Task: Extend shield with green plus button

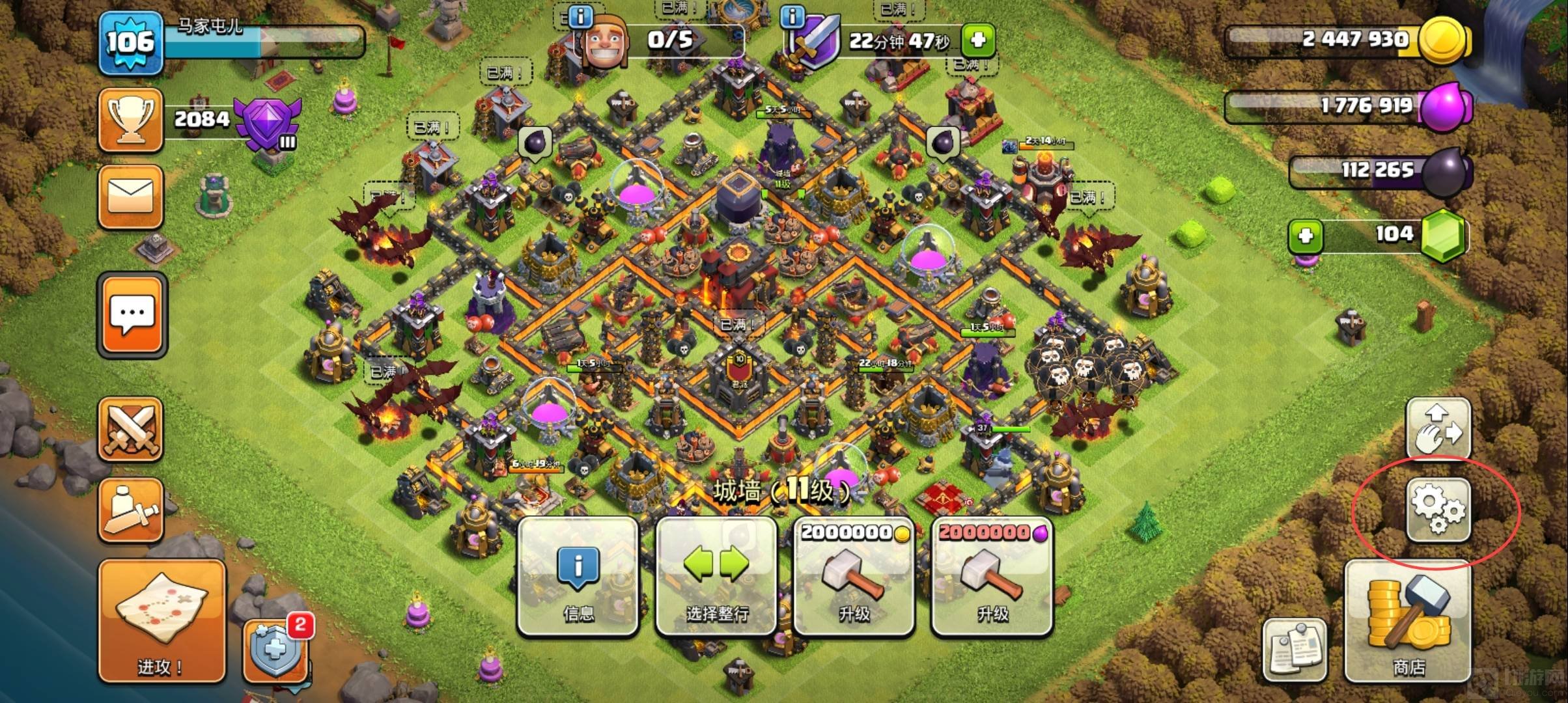Action: tap(977, 40)
